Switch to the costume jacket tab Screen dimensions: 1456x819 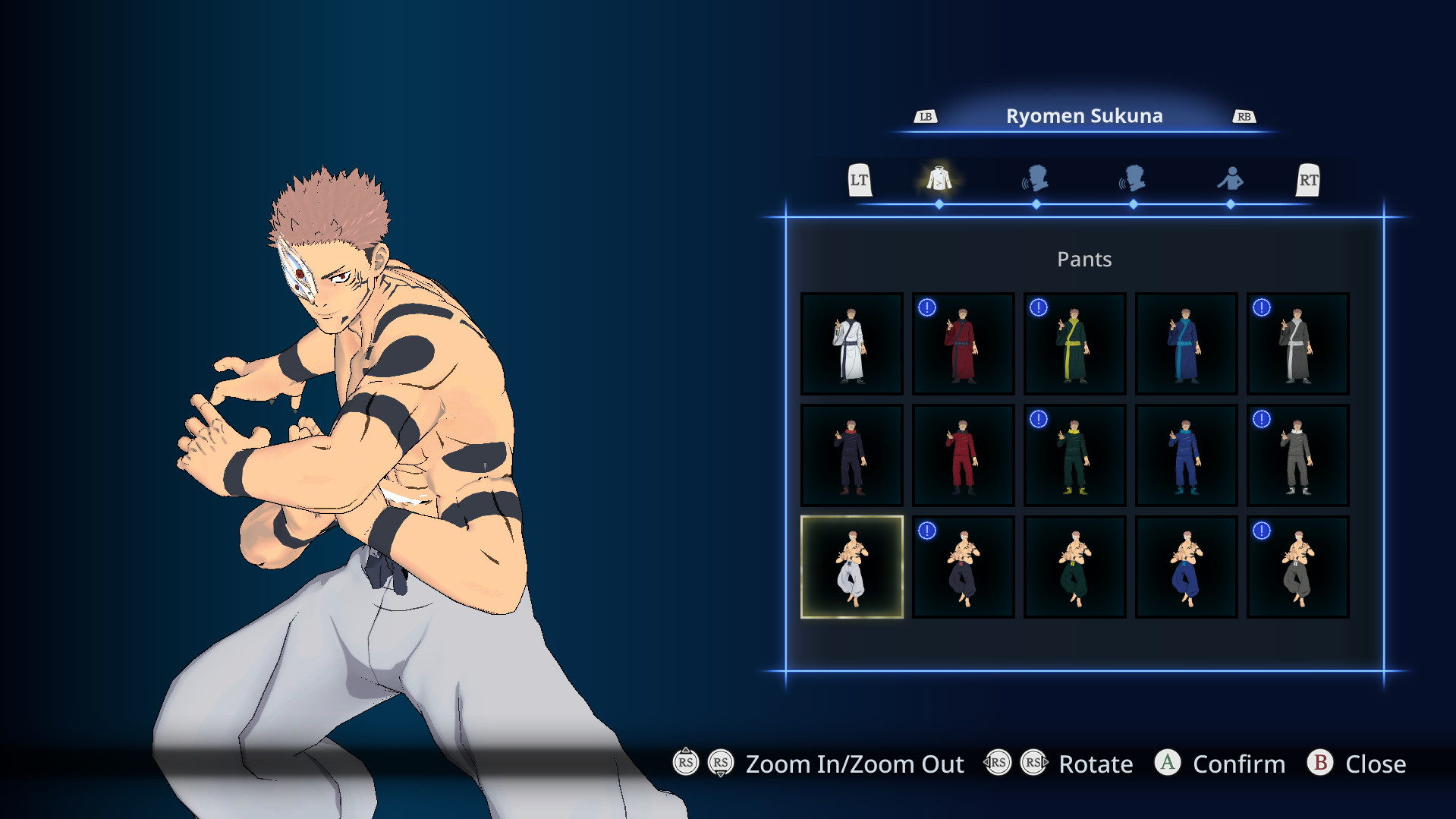click(939, 180)
